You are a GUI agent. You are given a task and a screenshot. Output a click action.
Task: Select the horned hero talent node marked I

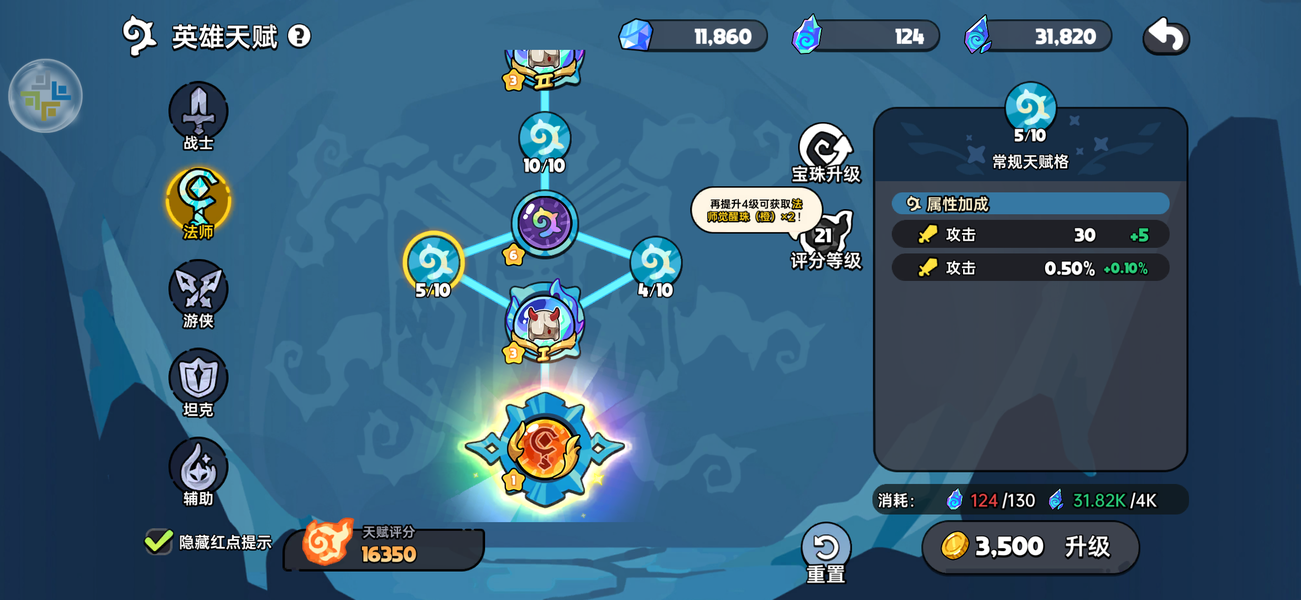point(544,322)
